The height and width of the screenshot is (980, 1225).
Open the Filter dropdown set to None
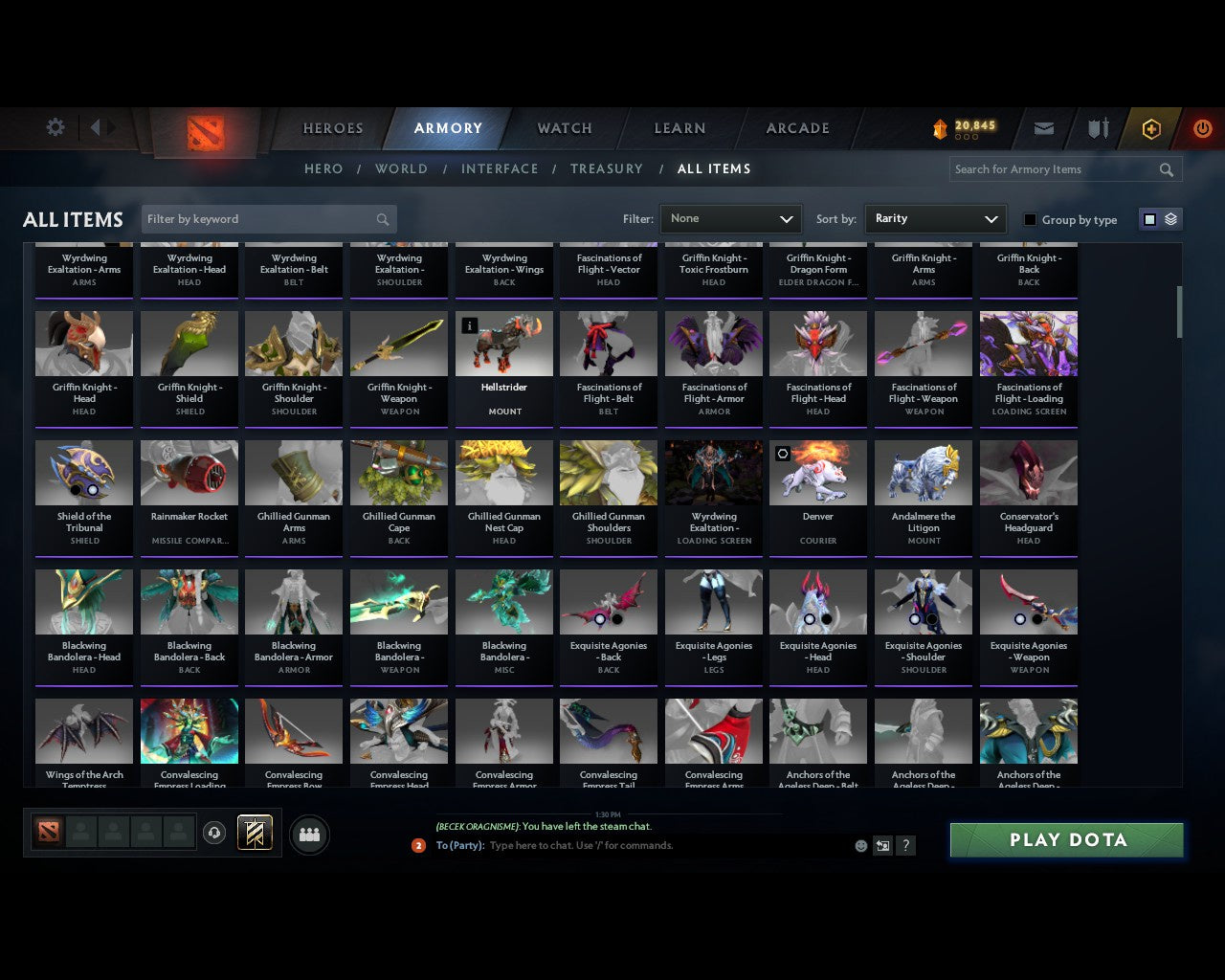click(x=730, y=218)
